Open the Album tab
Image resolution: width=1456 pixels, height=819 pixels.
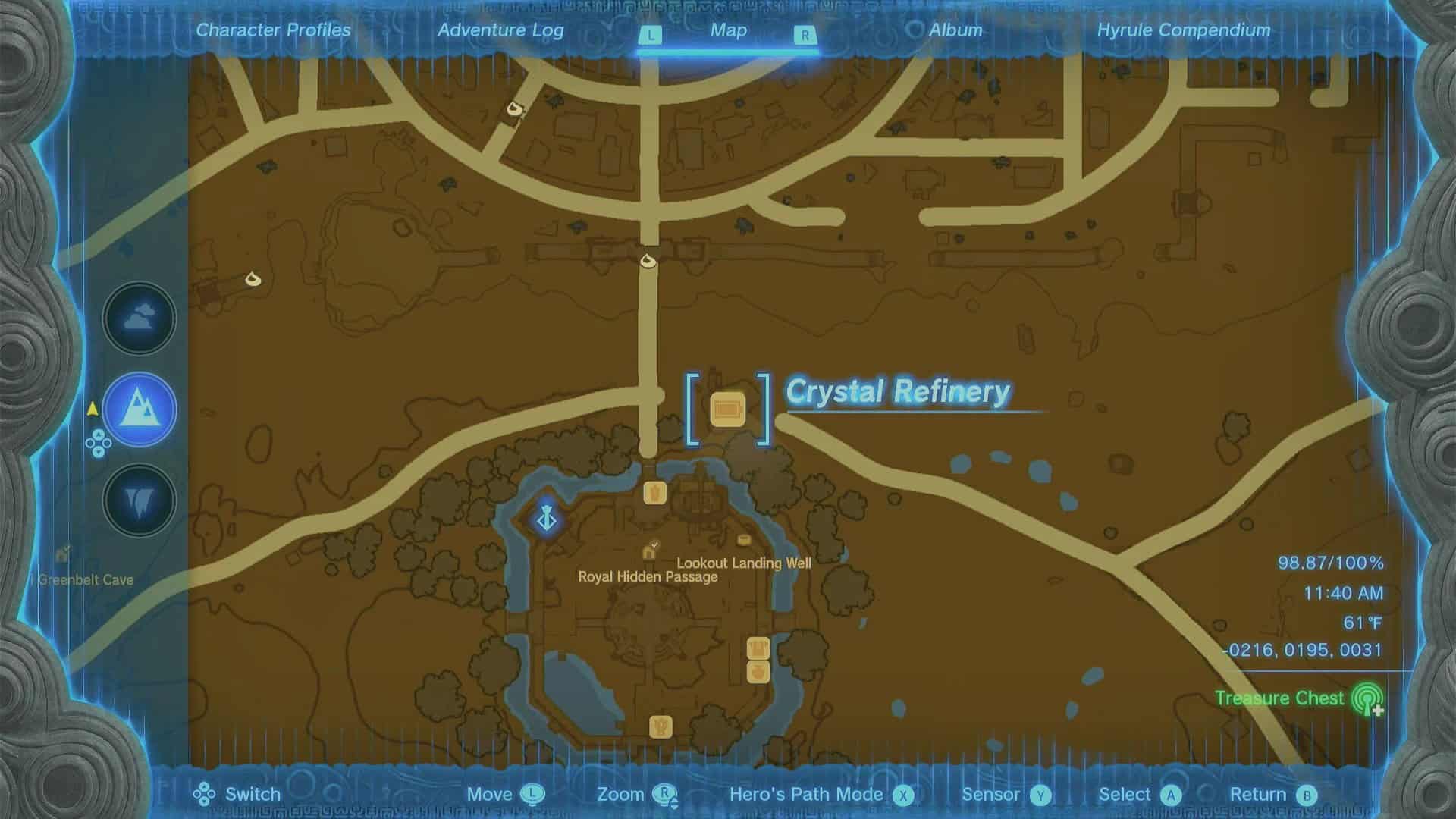coord(955,30)
